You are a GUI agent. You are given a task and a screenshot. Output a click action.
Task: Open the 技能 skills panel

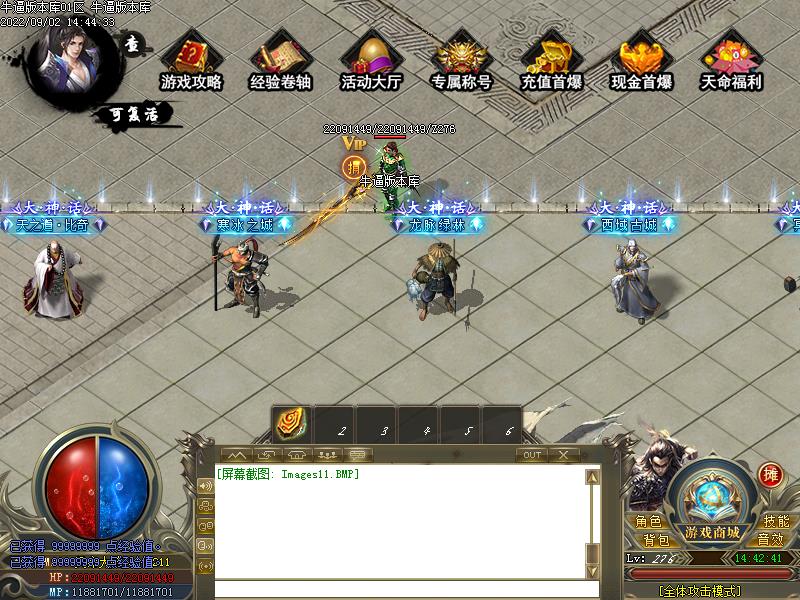[776, 522]
